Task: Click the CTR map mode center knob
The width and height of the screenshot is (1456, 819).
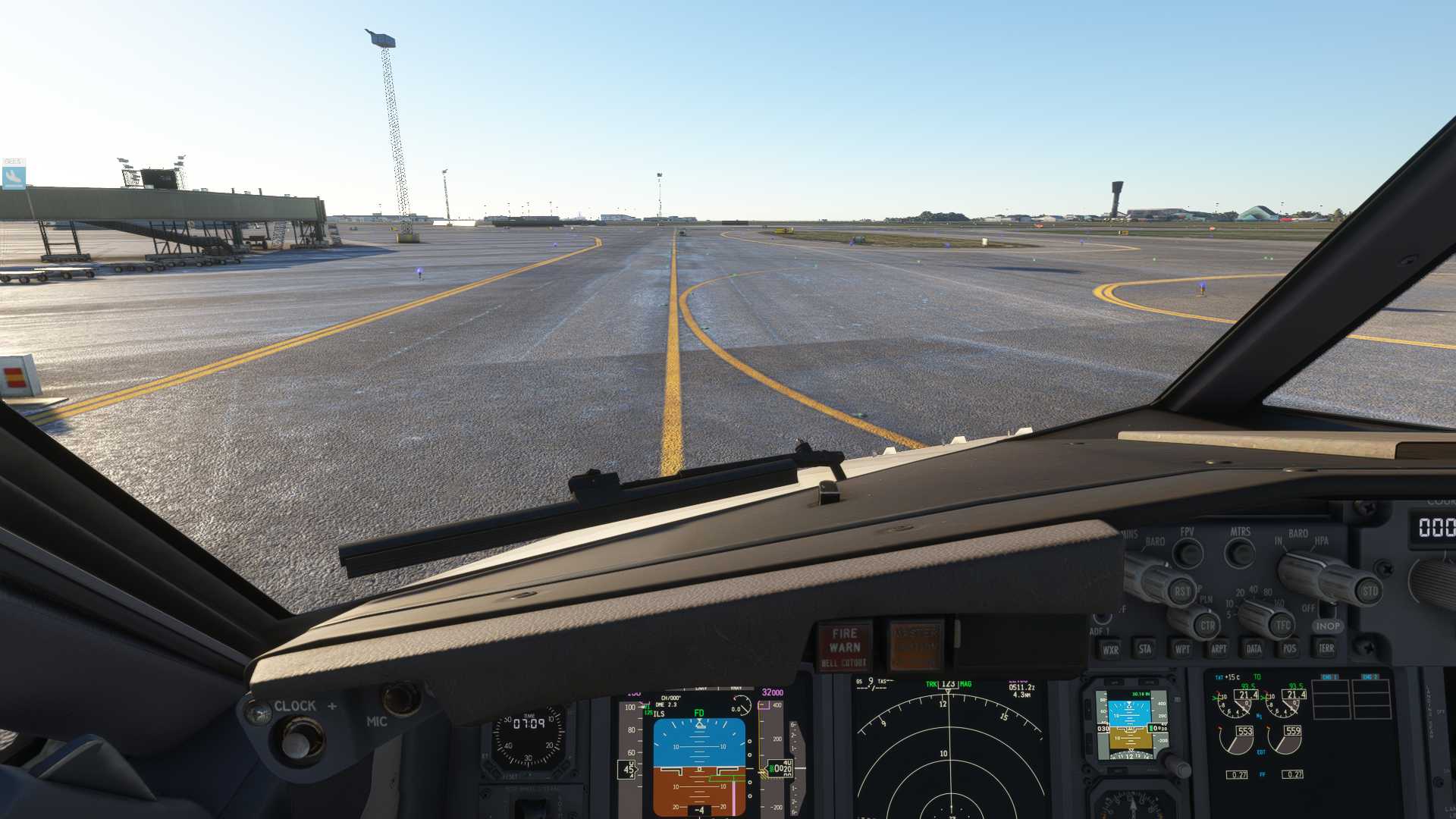Action: [1207, 626]
